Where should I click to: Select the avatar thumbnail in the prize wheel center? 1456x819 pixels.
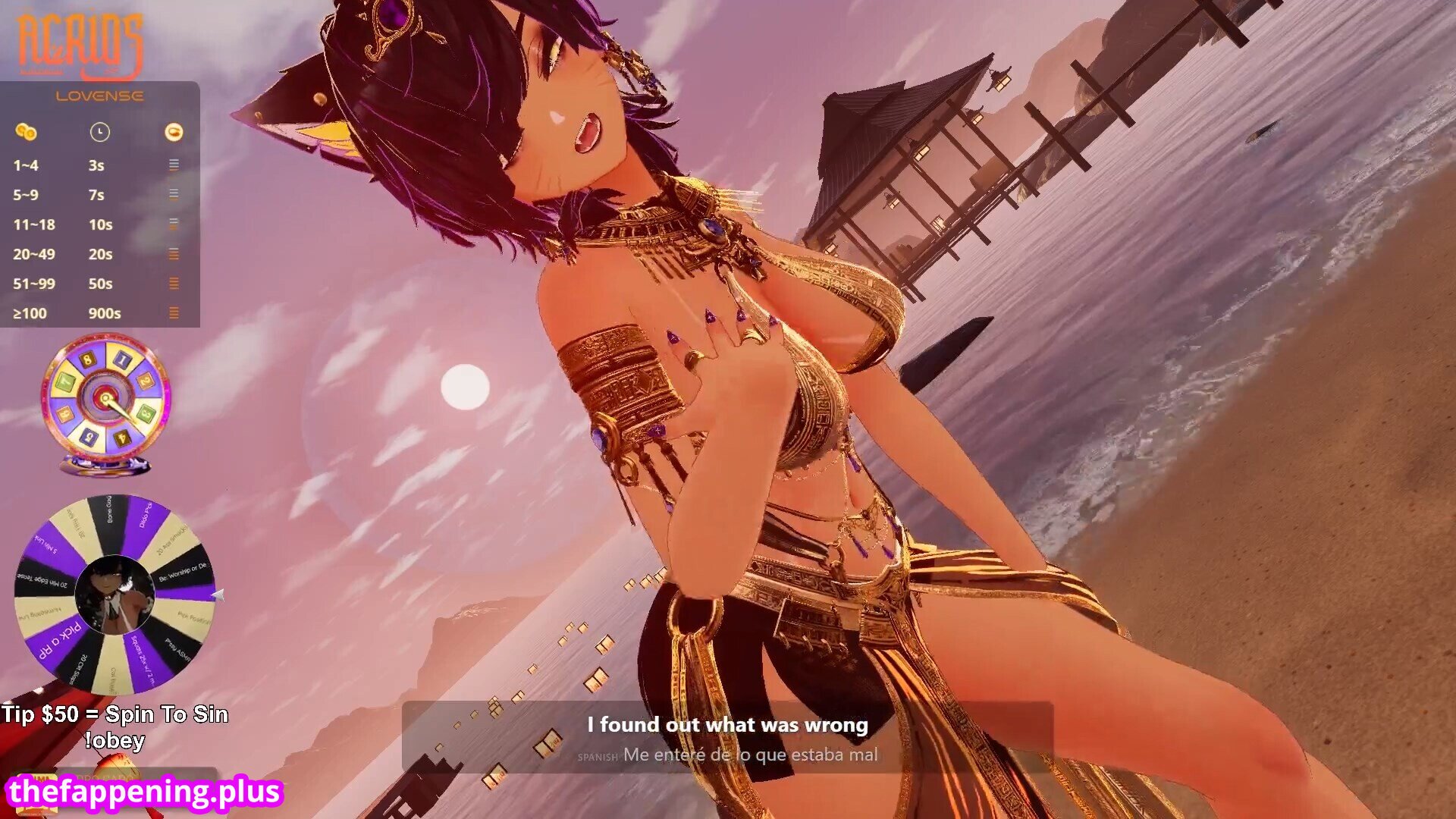(115, 596)
